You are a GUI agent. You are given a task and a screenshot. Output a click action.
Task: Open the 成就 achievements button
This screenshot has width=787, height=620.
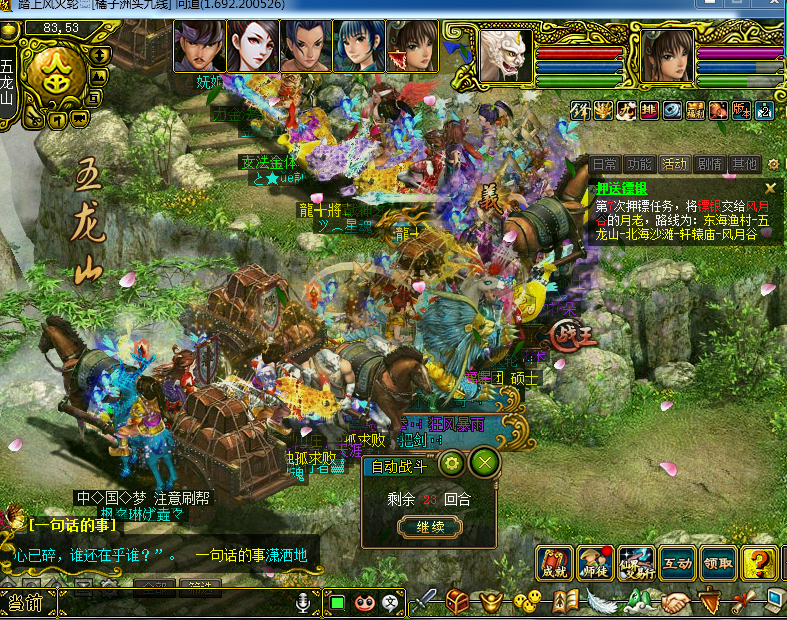click(554, 563)
